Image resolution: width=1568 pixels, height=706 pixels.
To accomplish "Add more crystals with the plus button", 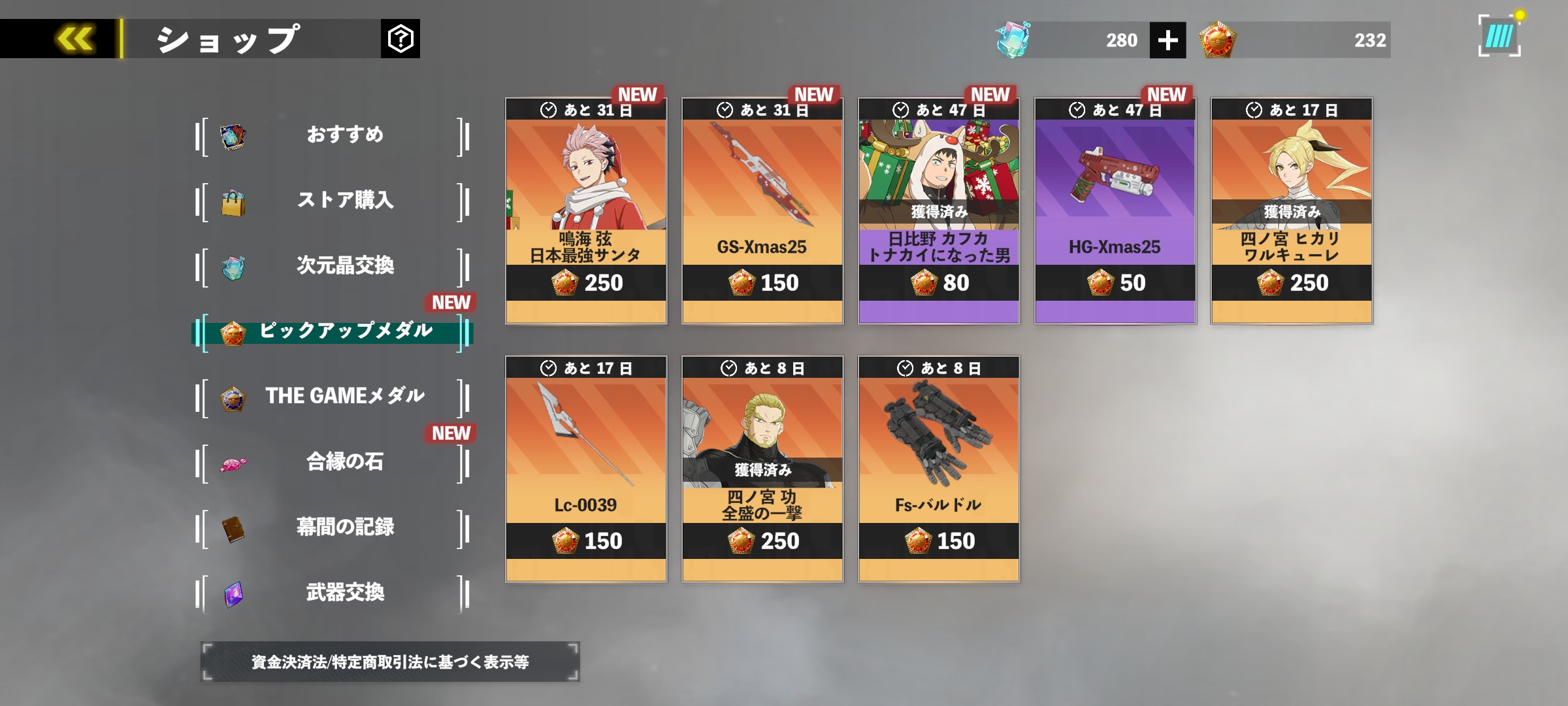I will tap(1168, 41).
